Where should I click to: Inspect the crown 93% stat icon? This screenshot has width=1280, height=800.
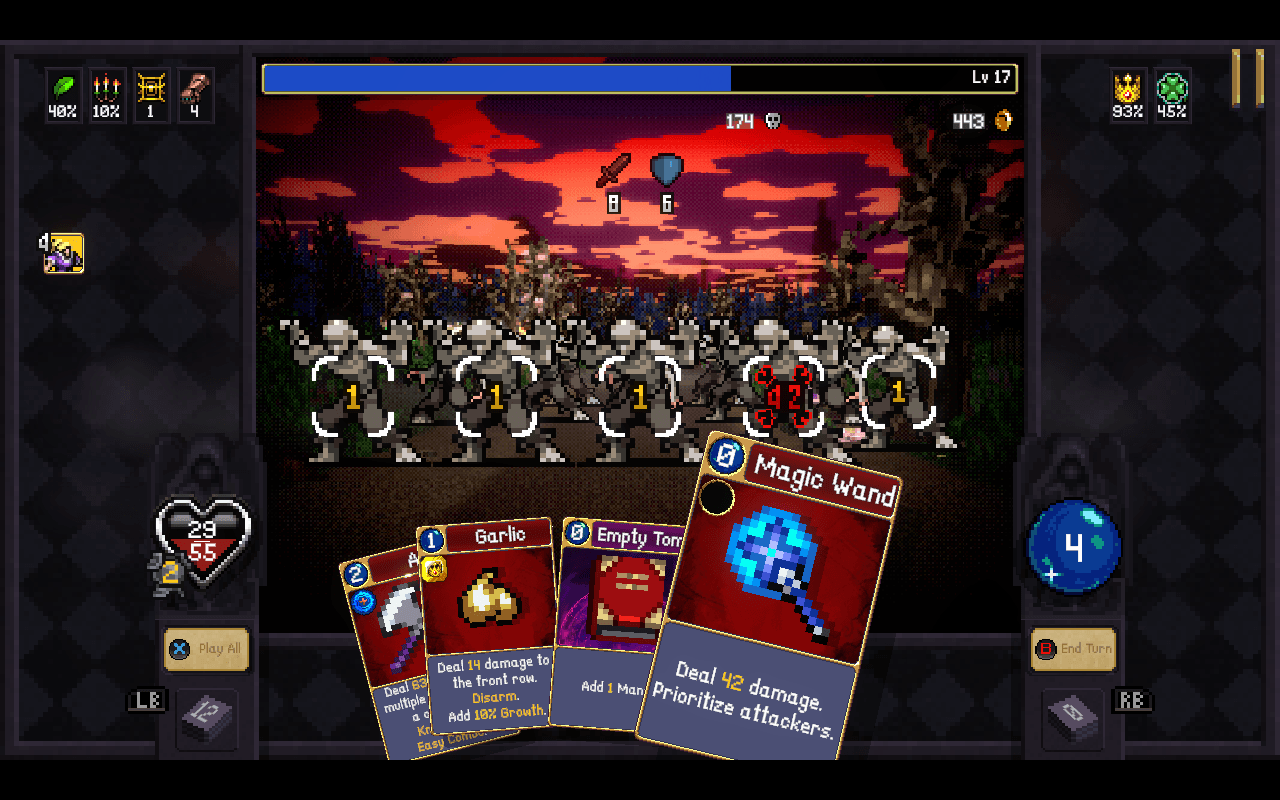[x=1128, y=94]
